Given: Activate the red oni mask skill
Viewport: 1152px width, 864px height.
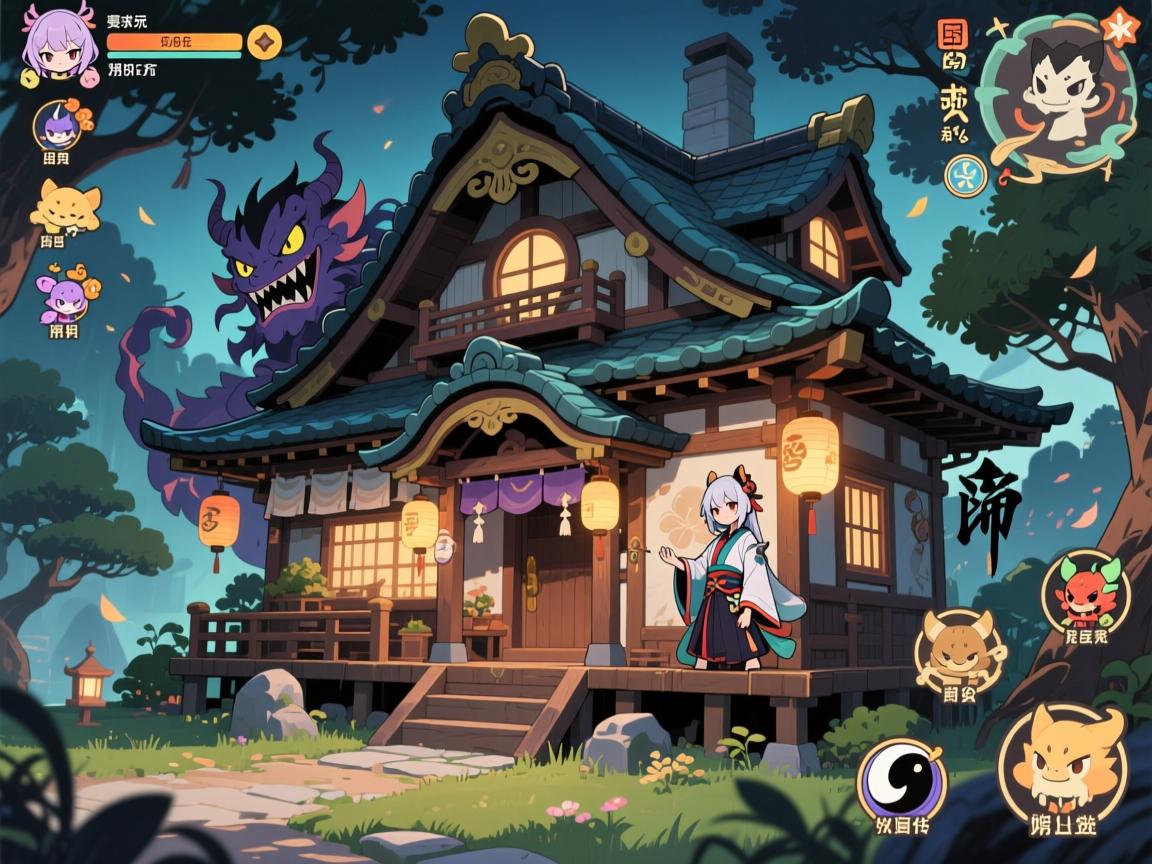Looking at the screenshot, I should [1085, 592].
